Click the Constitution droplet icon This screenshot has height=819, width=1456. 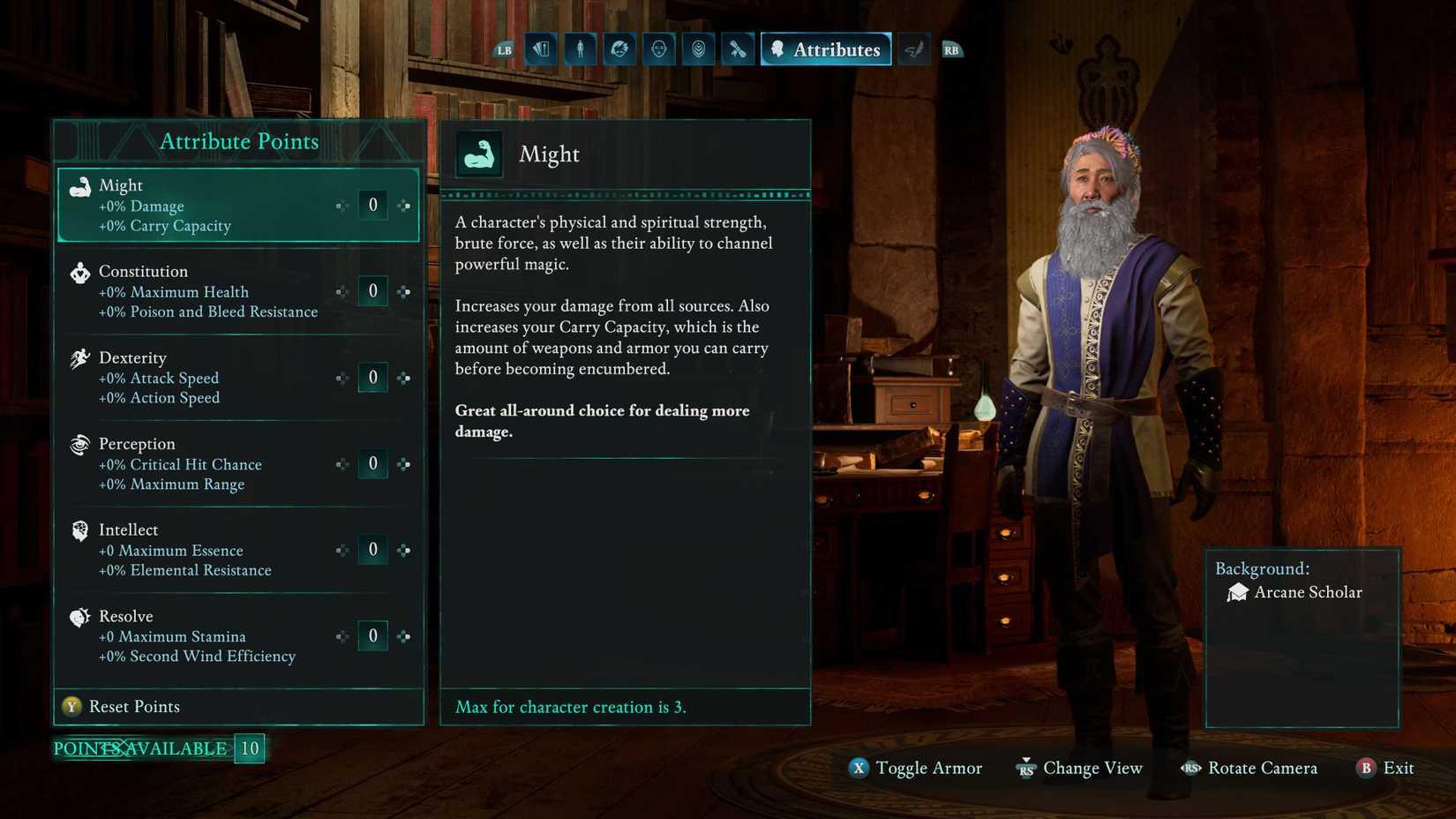pyautogui.click(x=79, y=272)
